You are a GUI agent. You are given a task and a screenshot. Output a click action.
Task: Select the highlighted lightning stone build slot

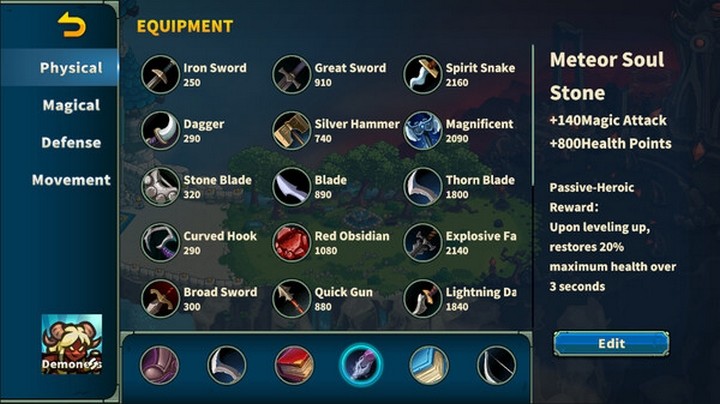click(x=360, y=365)
